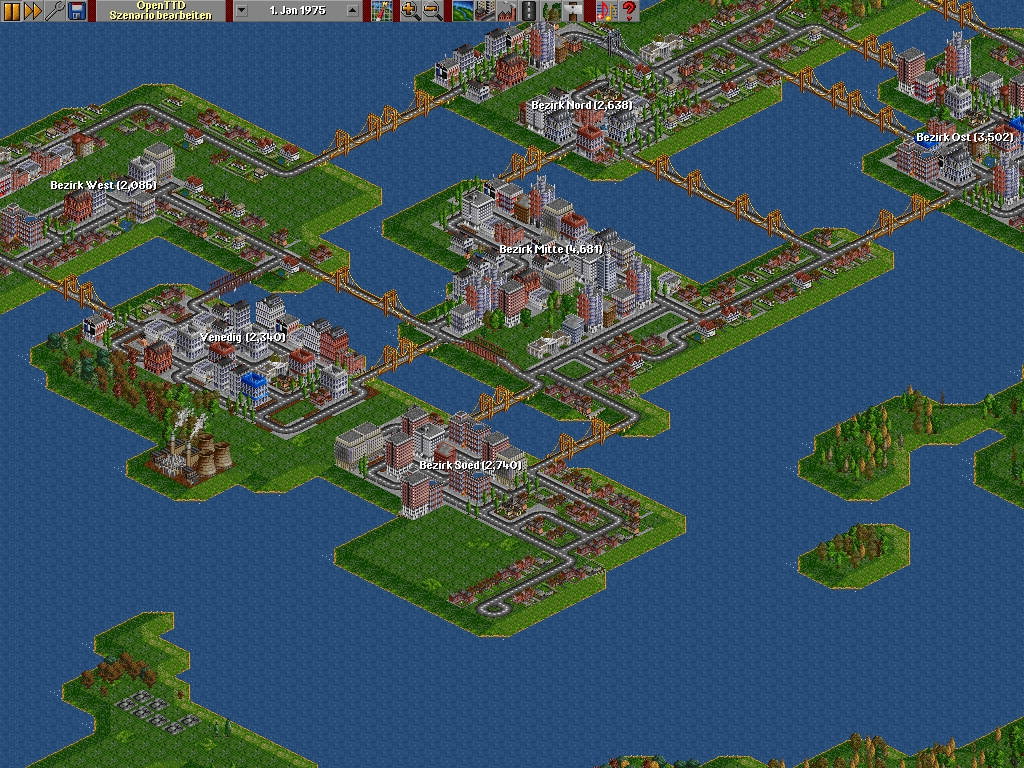This screenshot has height=768, width=1024.
Task: Open the save scenario floppy disk menu
Action: (x=76, y=11)
